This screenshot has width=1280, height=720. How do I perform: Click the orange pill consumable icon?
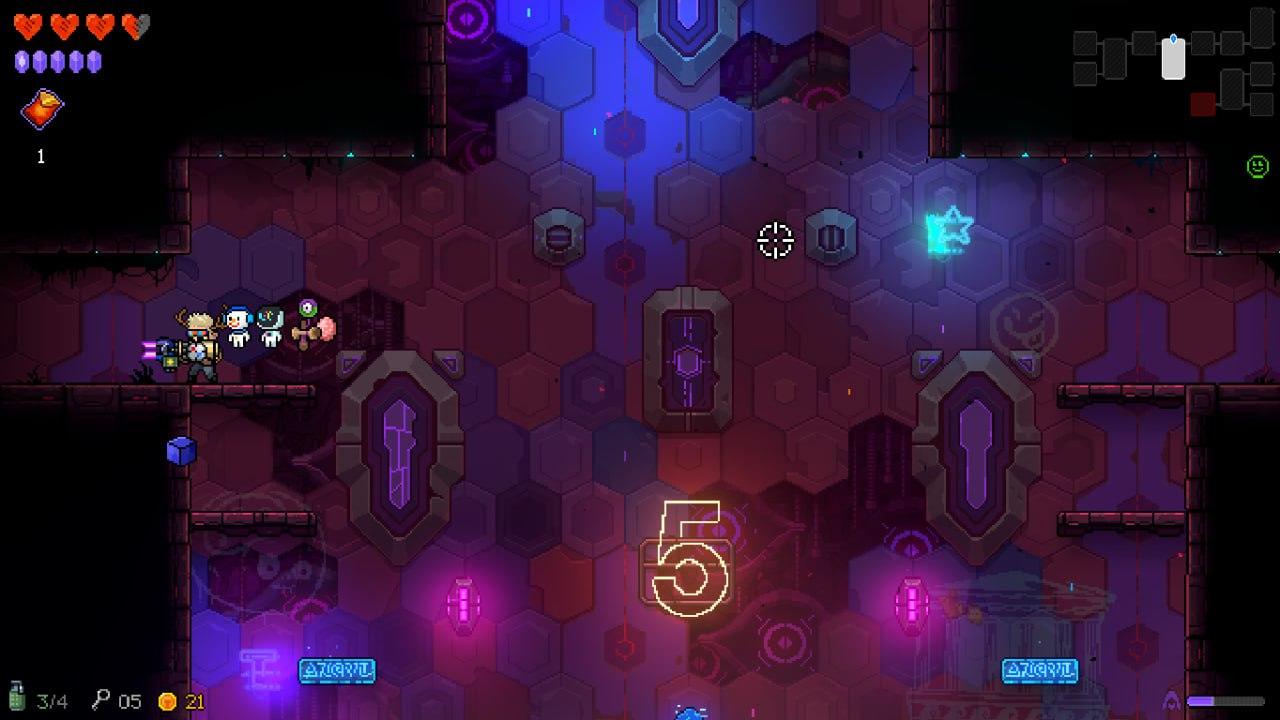point(41,110)
